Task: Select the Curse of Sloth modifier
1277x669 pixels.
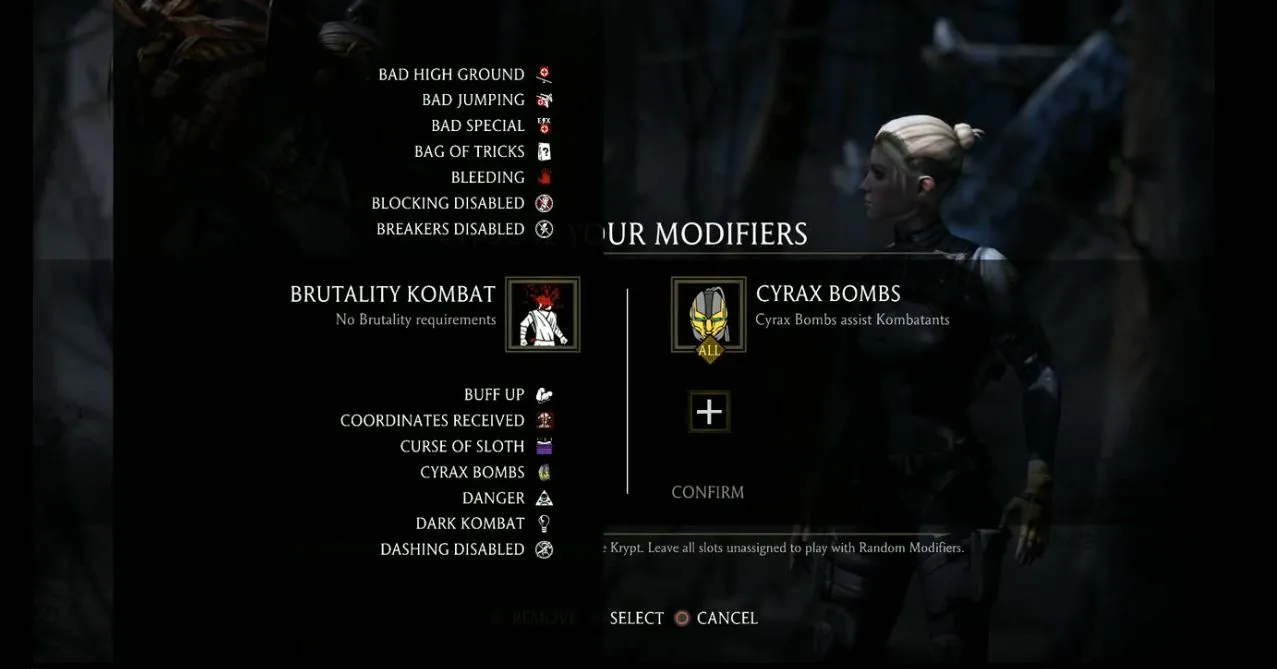Action: pos(462,447)
